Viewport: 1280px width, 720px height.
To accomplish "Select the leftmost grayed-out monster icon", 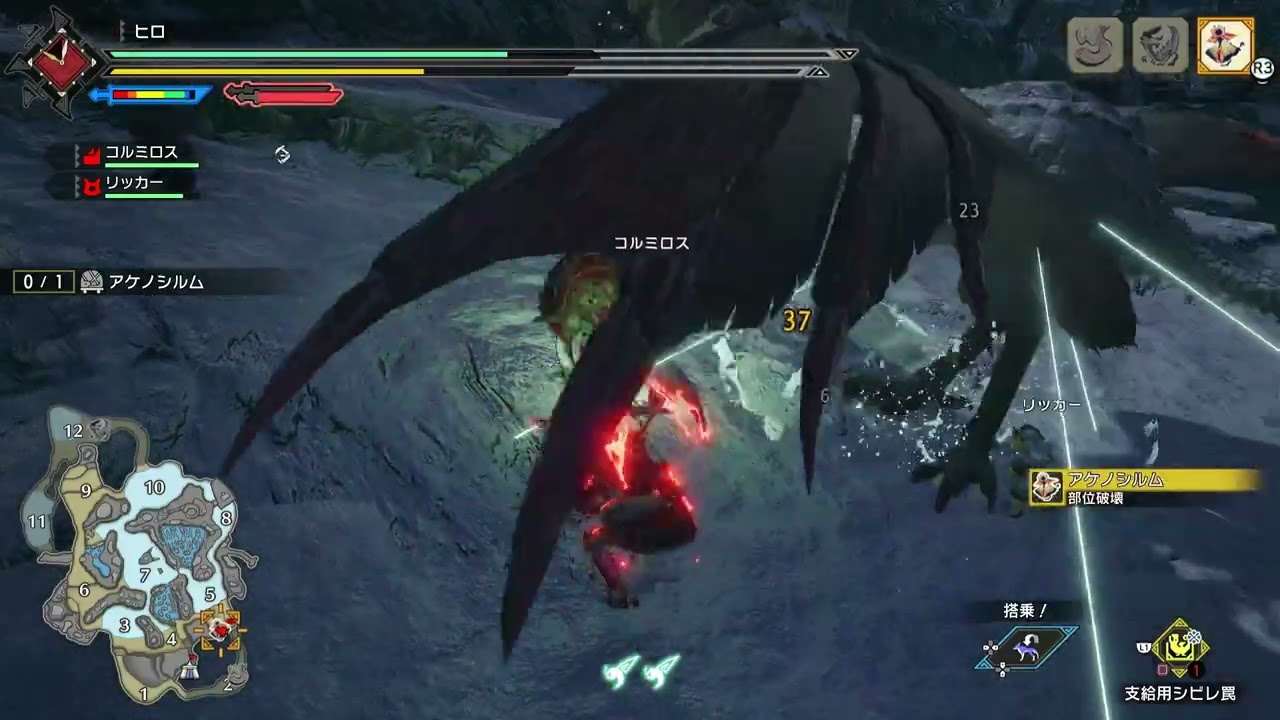I will [1095, 46].
